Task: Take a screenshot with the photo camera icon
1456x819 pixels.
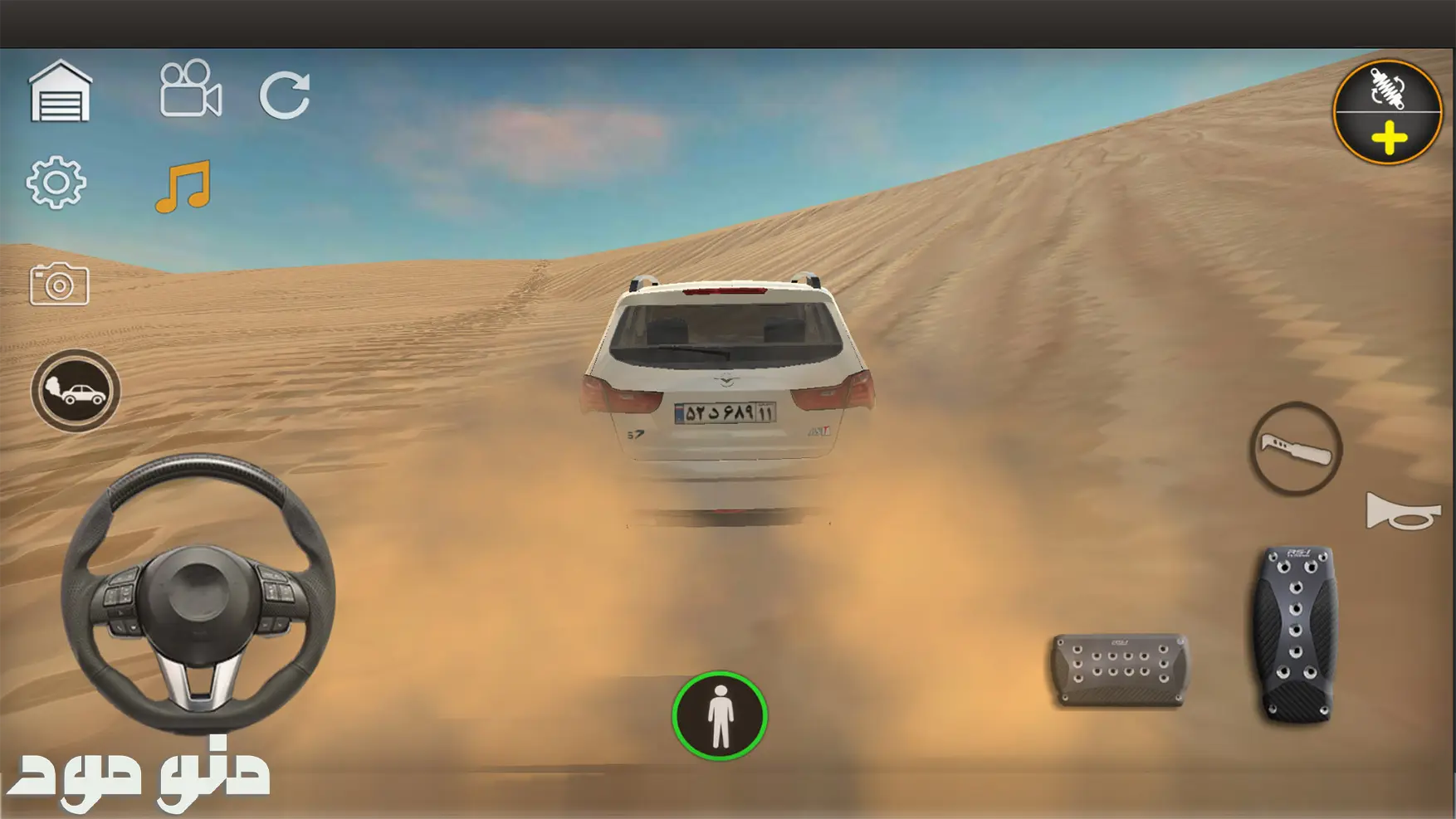Action: click(59, 285)
